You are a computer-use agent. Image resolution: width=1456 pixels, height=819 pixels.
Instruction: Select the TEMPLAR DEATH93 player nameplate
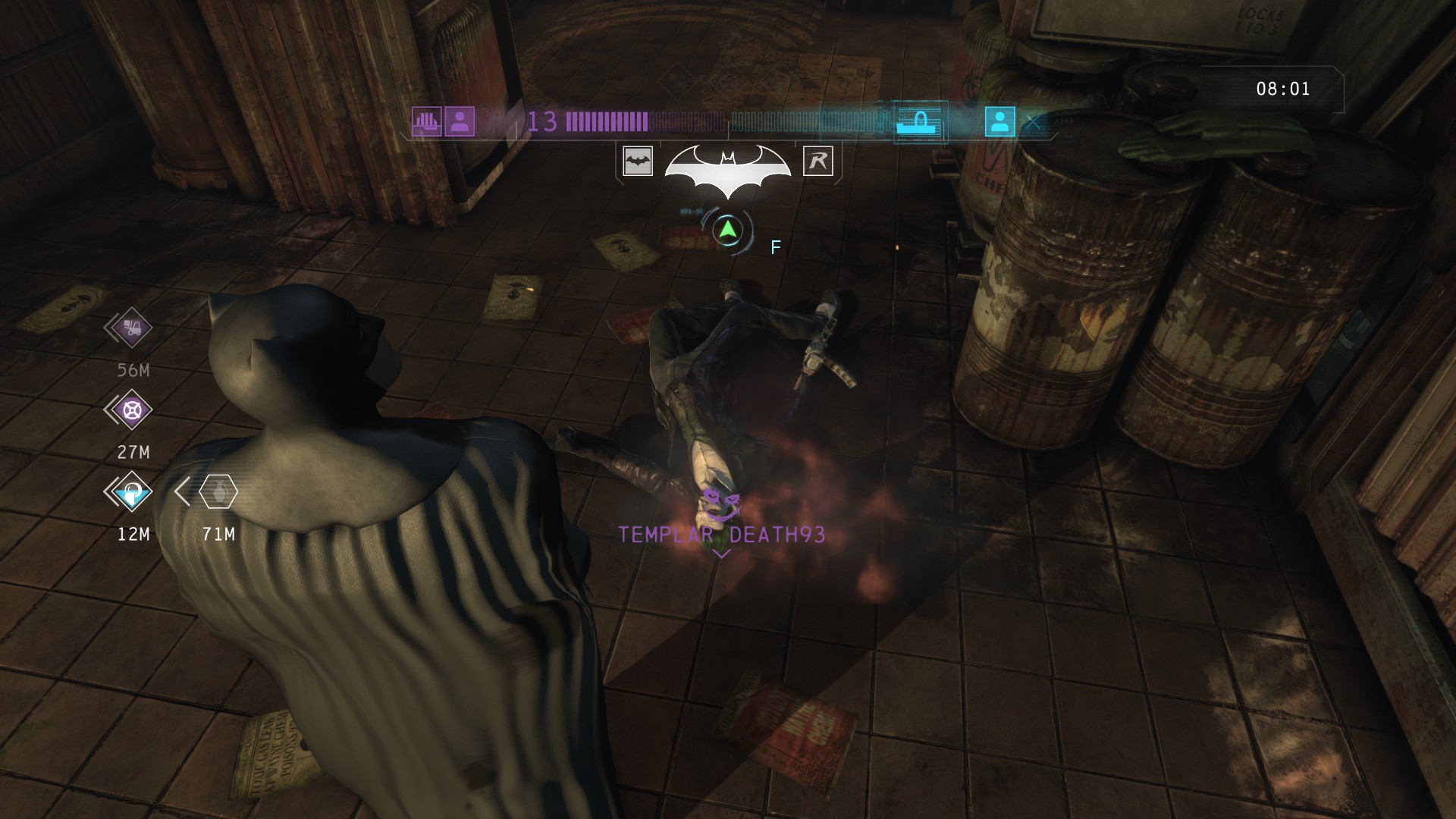[x=721, y=535]
